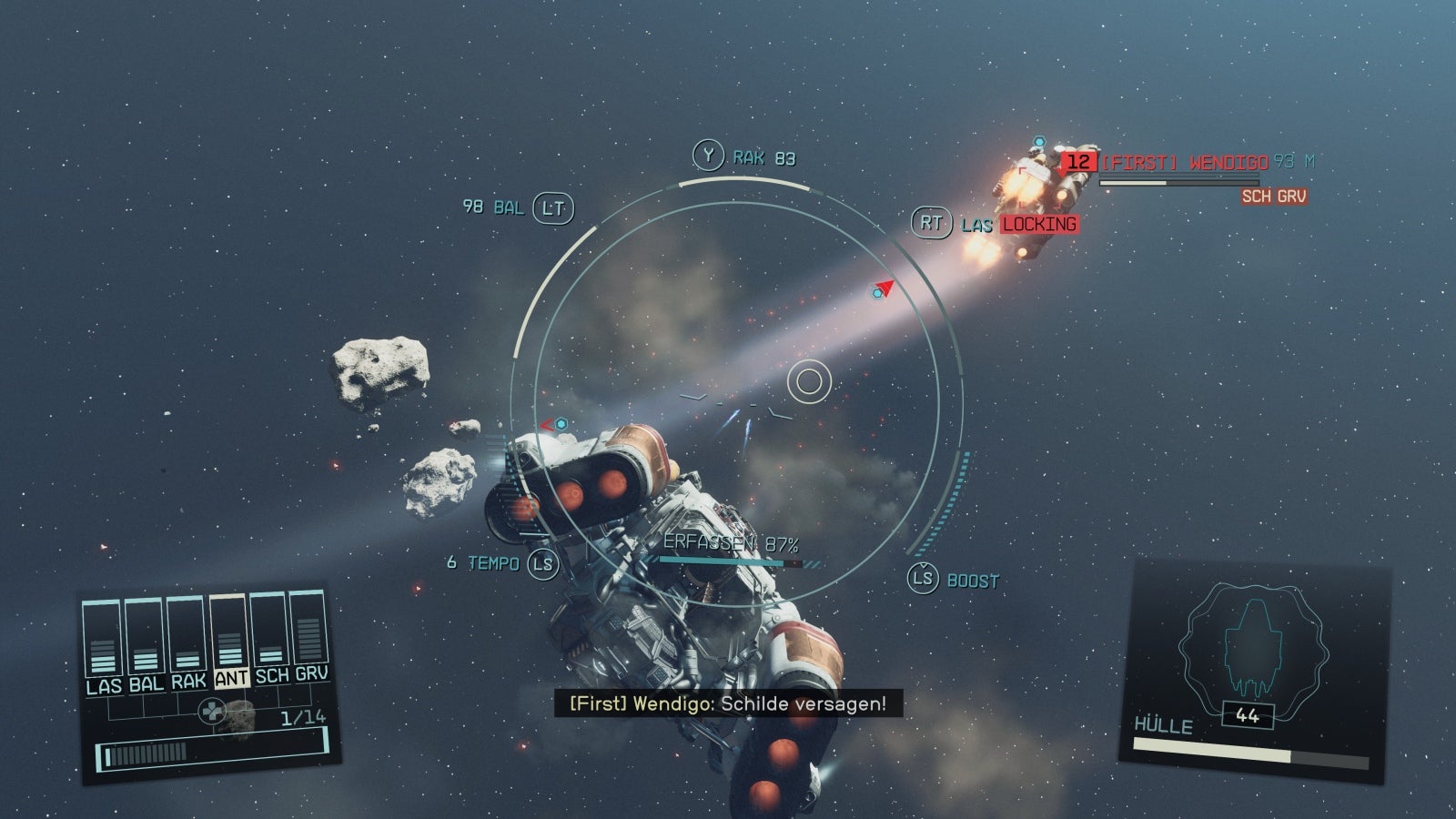Select the BAL power column
The height and width of the screenshot is (819, 1456).
[145, 637]
